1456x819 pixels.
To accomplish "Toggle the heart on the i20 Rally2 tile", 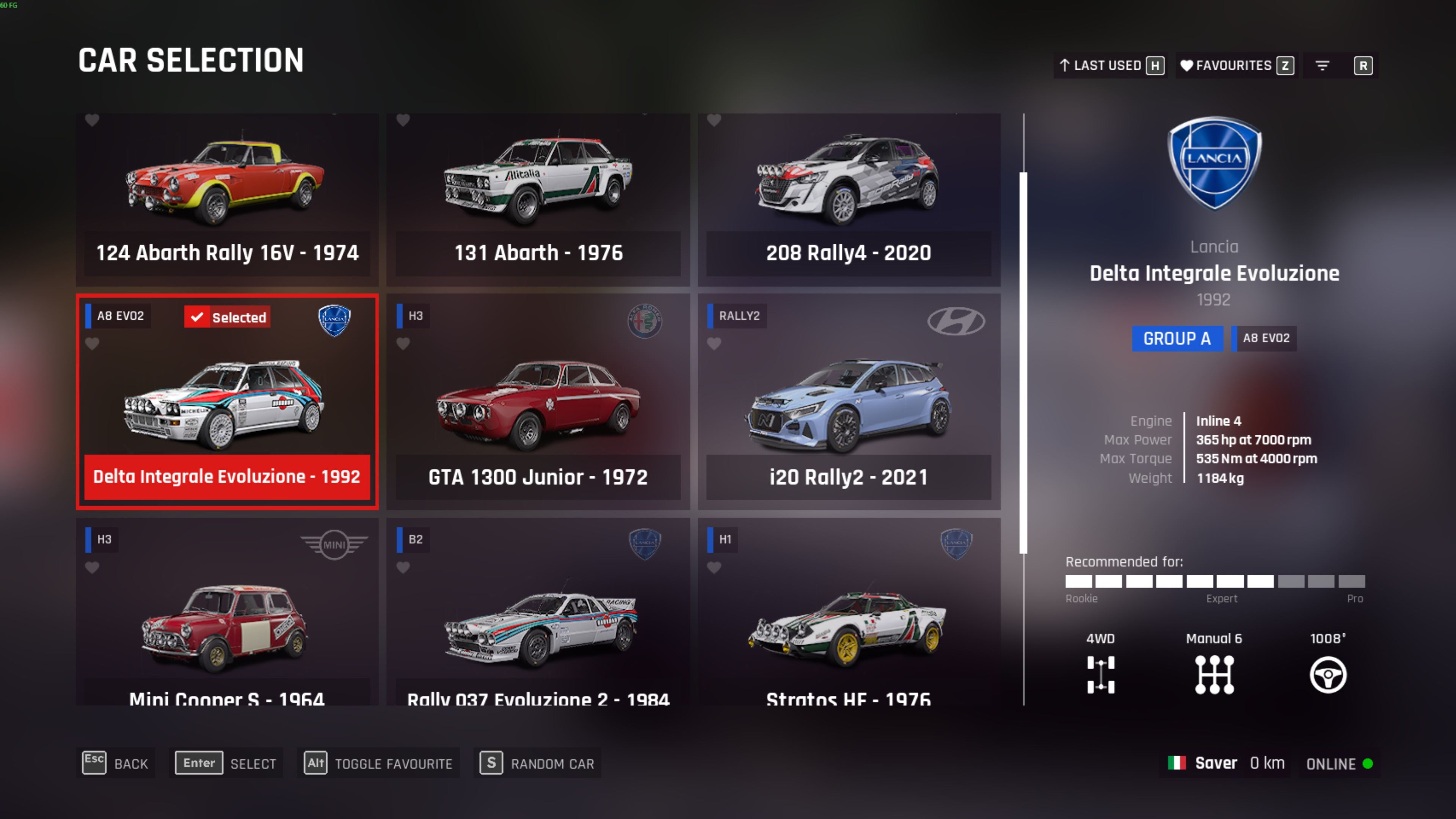I will pyautogui.click(x=714, y=344).
